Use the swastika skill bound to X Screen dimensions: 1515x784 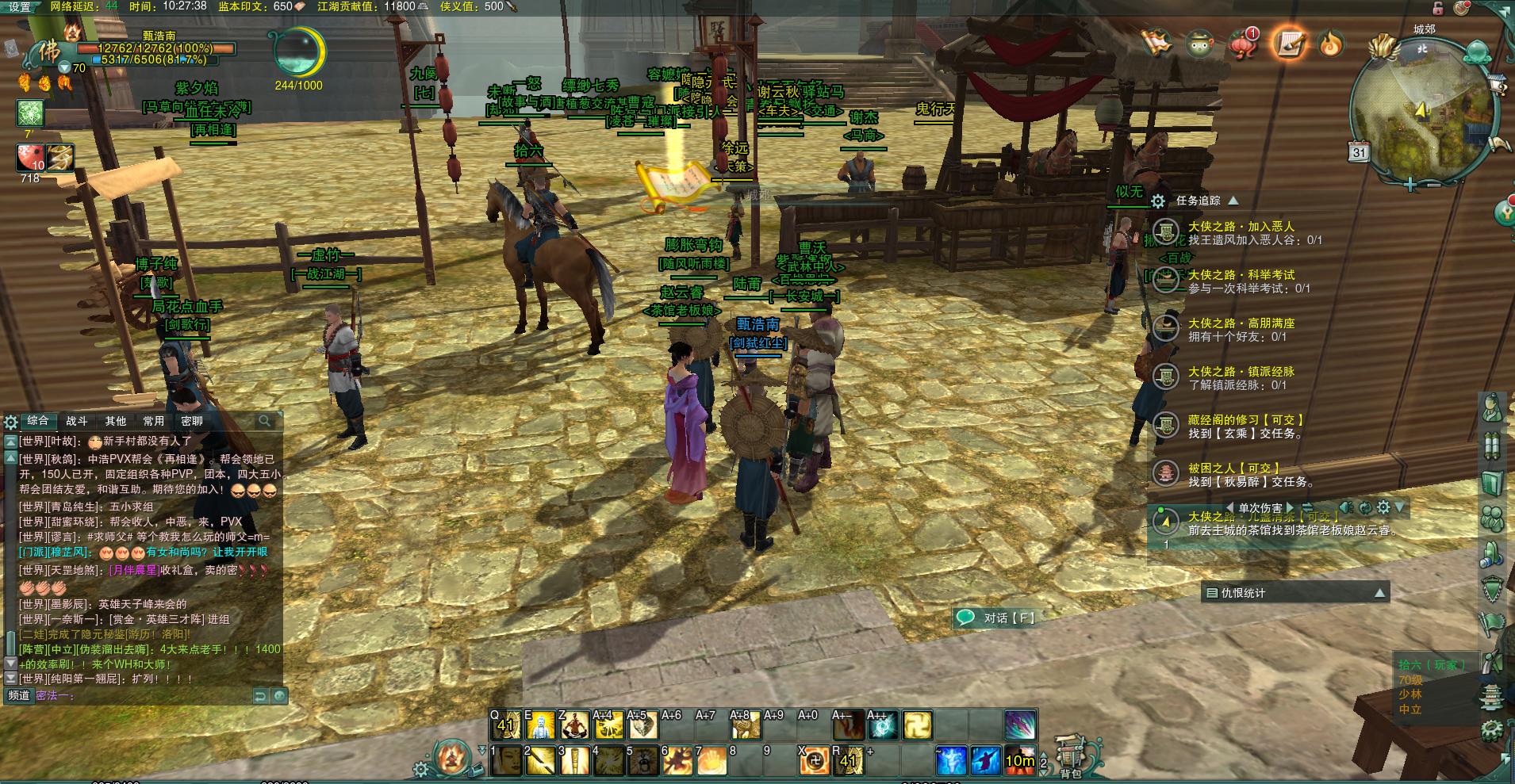point(813,762)
